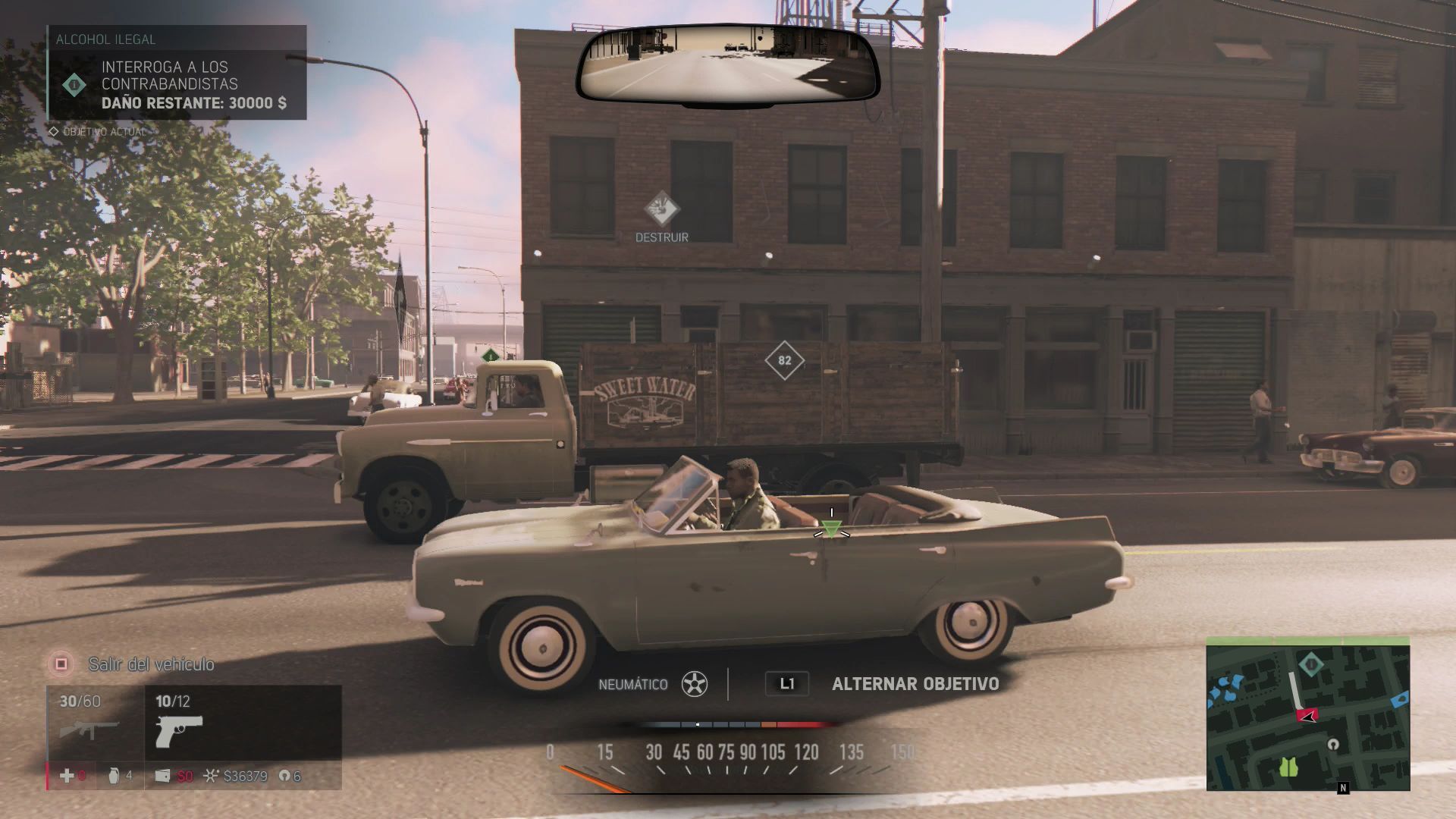The image size is (1456, 819).
Task: Select the green vest icon on minimap
Action: tap(1288, 767)
